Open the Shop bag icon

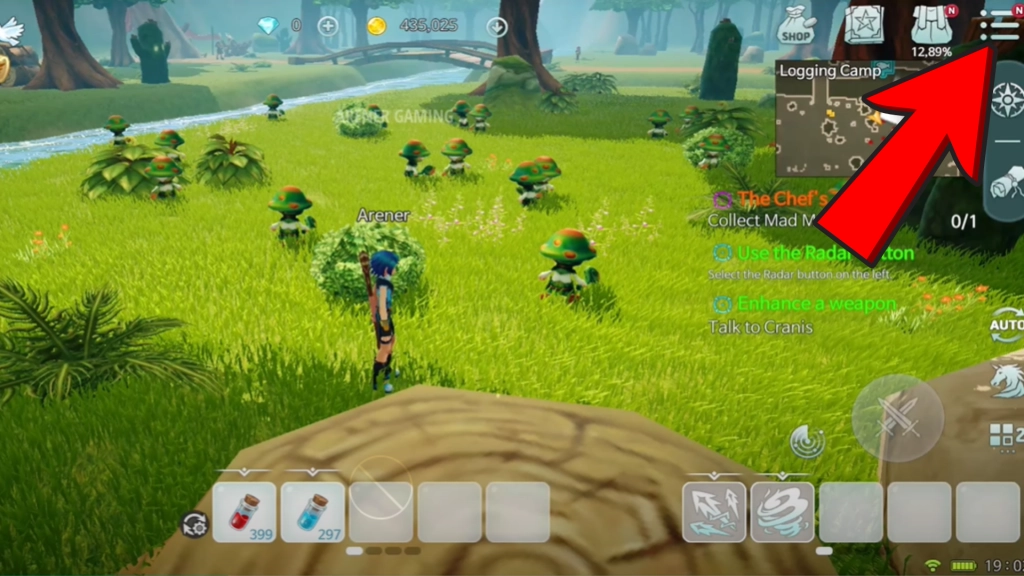[x=796, y=25]
